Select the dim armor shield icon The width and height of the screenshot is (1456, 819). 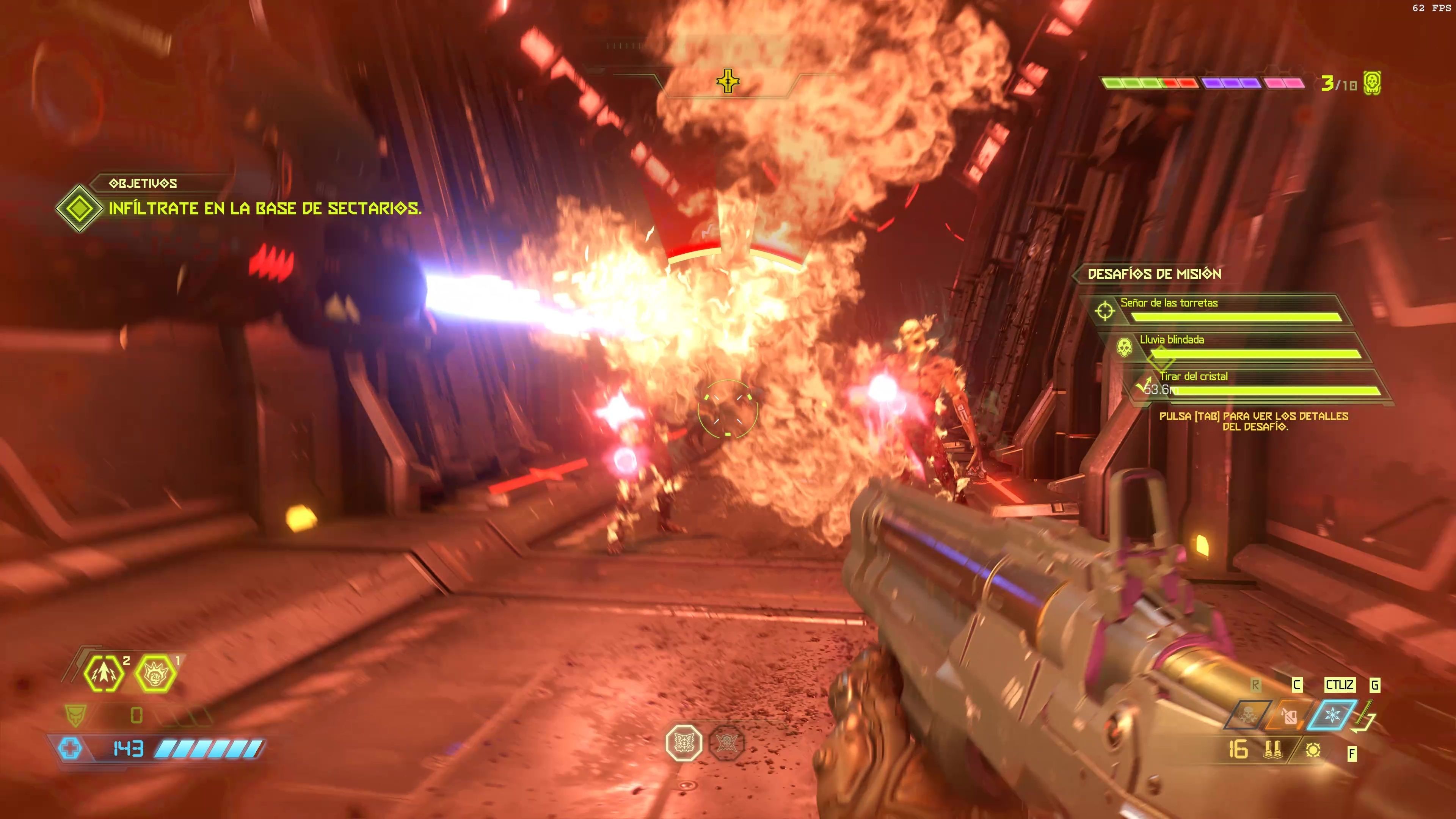tap(74, 715)
